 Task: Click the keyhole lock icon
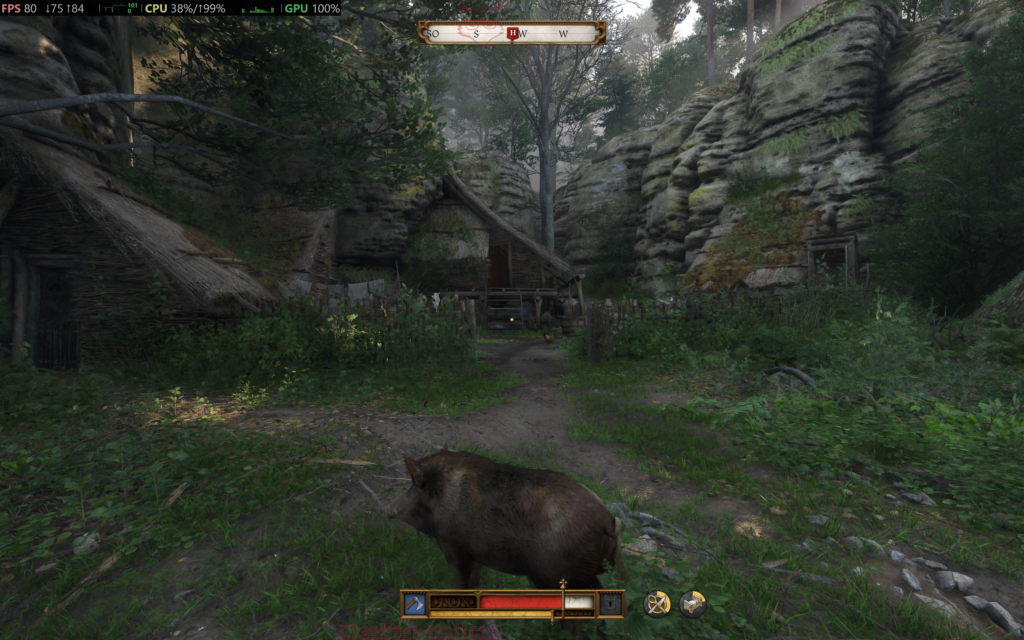[x=610, y=603]
